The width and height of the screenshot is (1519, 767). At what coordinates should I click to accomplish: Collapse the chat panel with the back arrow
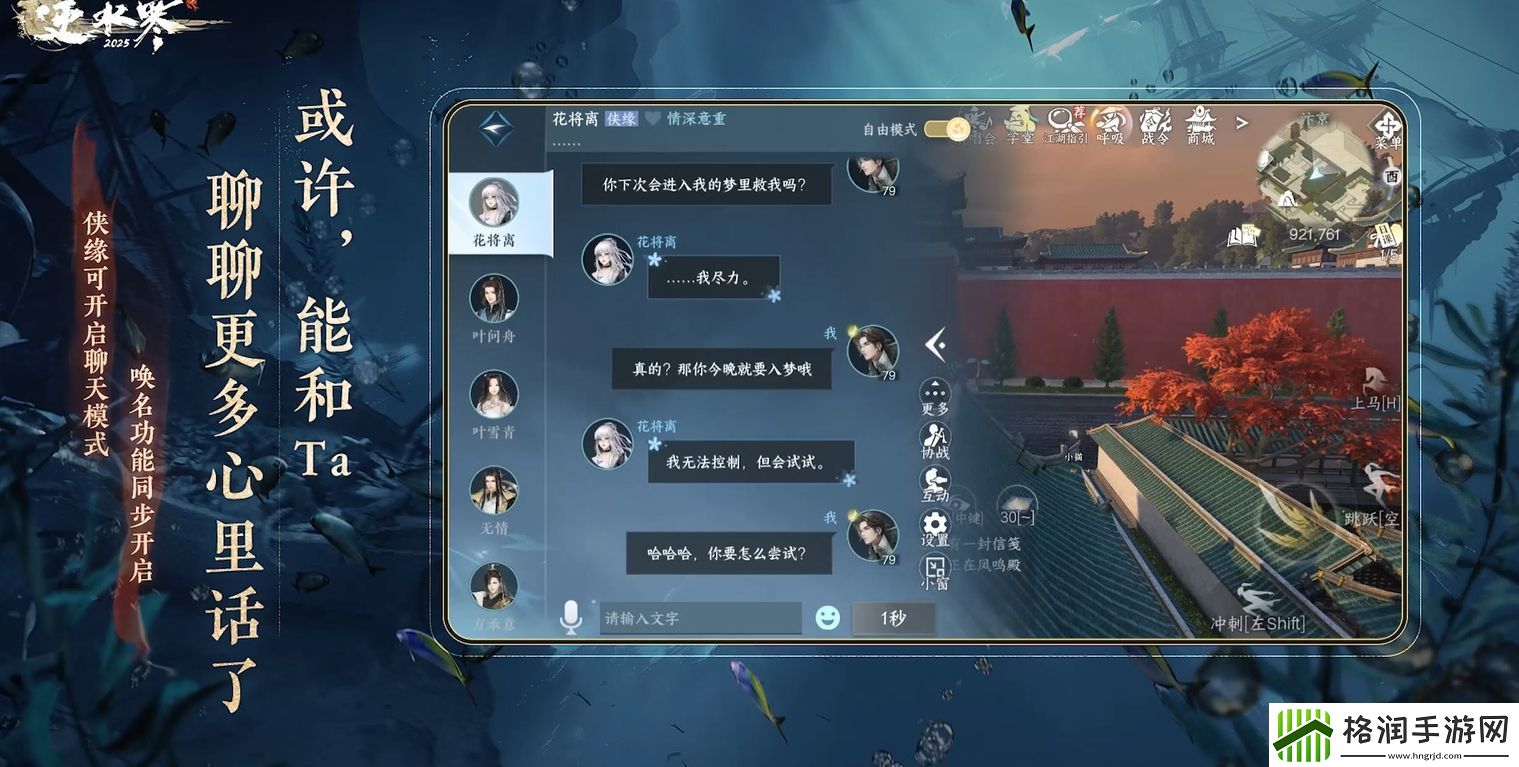933,343
